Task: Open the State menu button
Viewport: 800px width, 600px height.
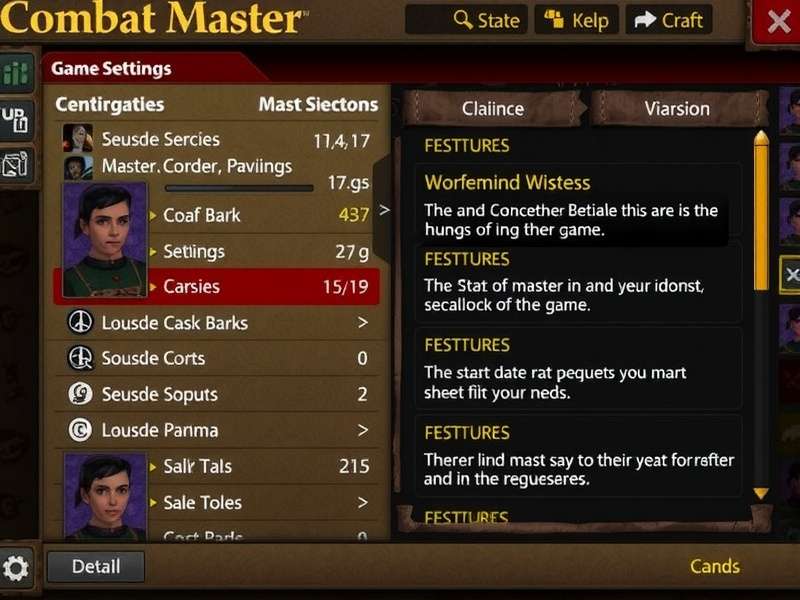Action: point(486,20)
